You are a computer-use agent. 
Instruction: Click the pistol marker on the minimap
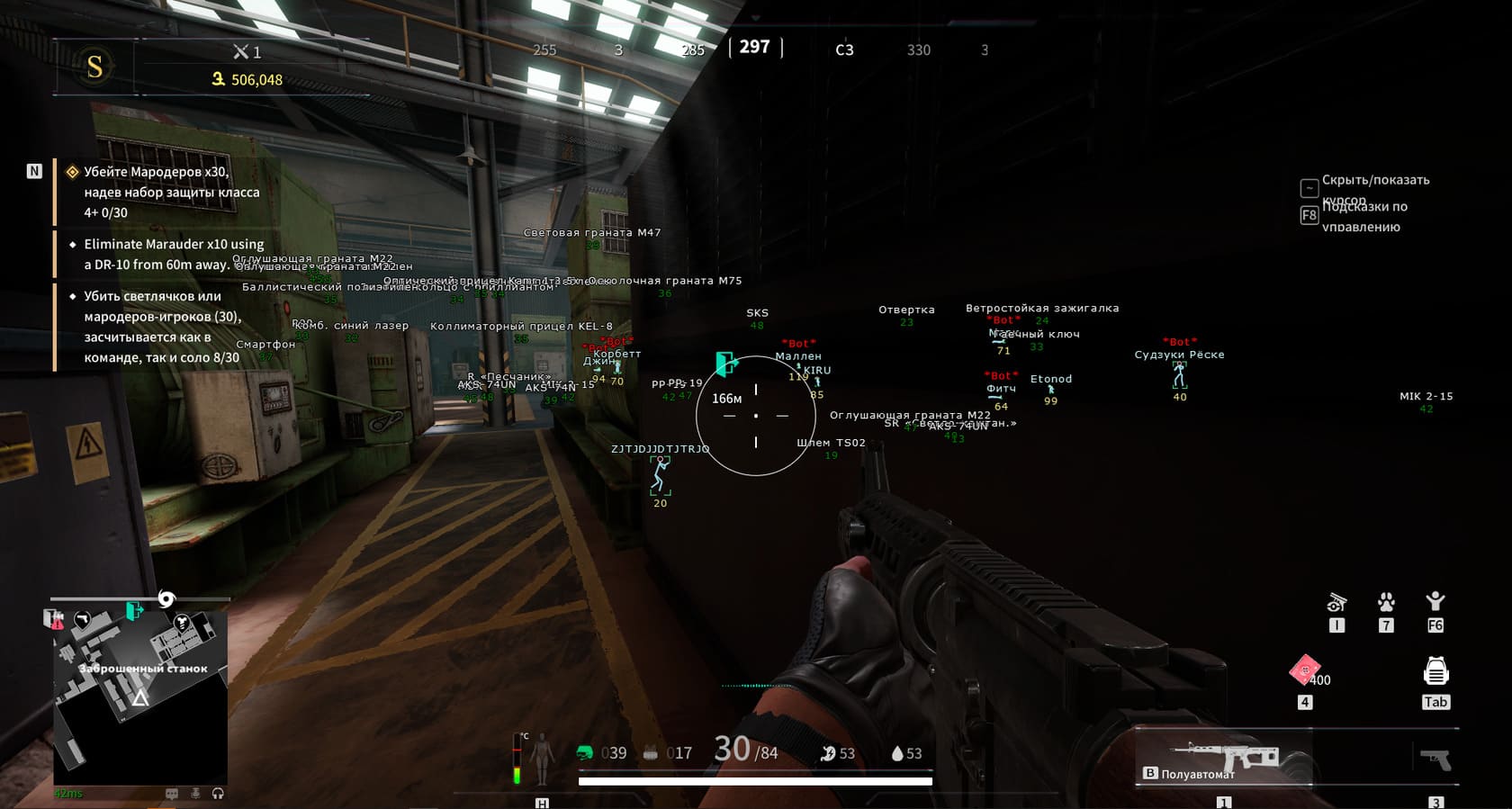[x=83, y=618]
